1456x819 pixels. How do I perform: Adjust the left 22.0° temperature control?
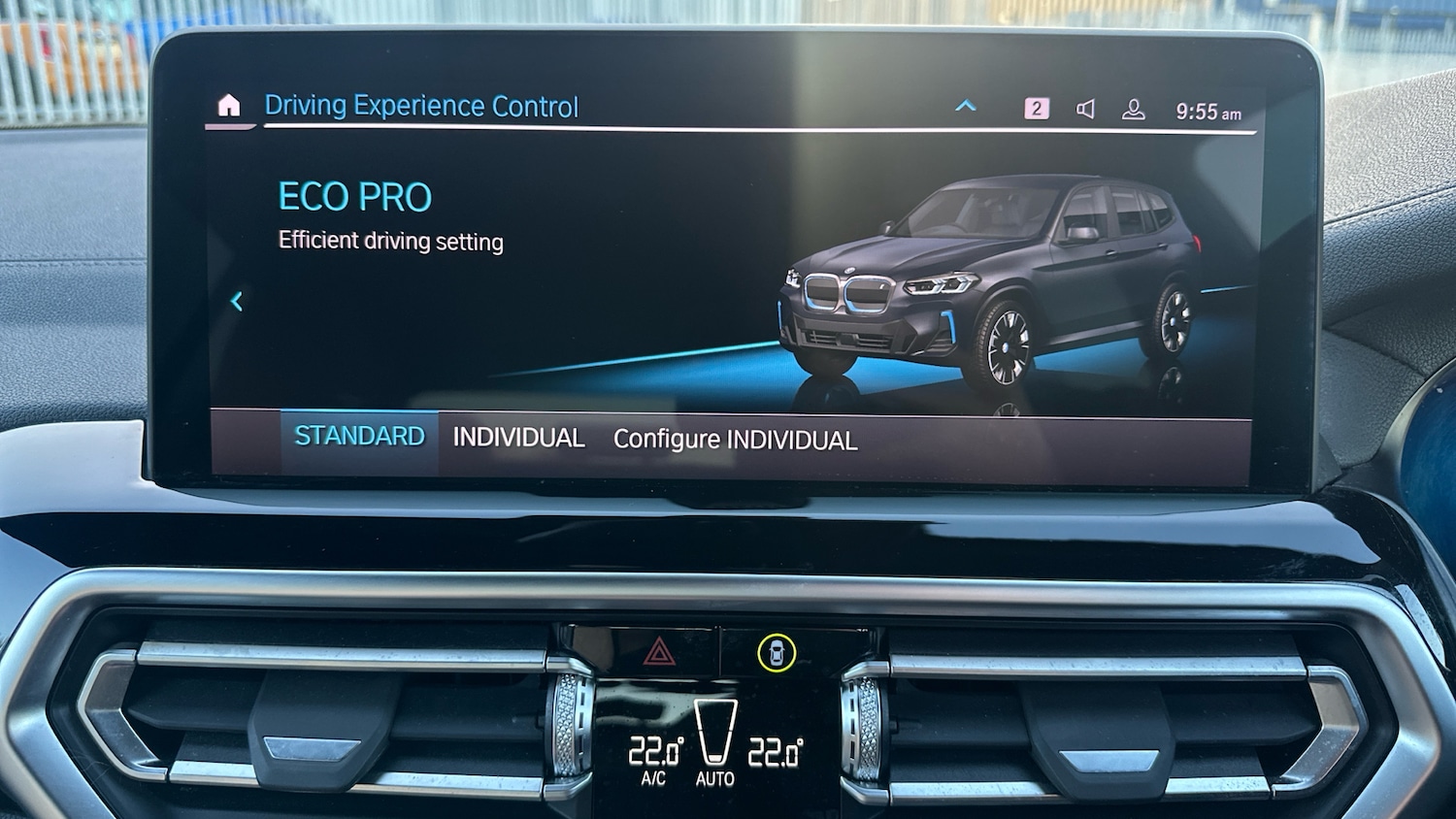point(655,751)
